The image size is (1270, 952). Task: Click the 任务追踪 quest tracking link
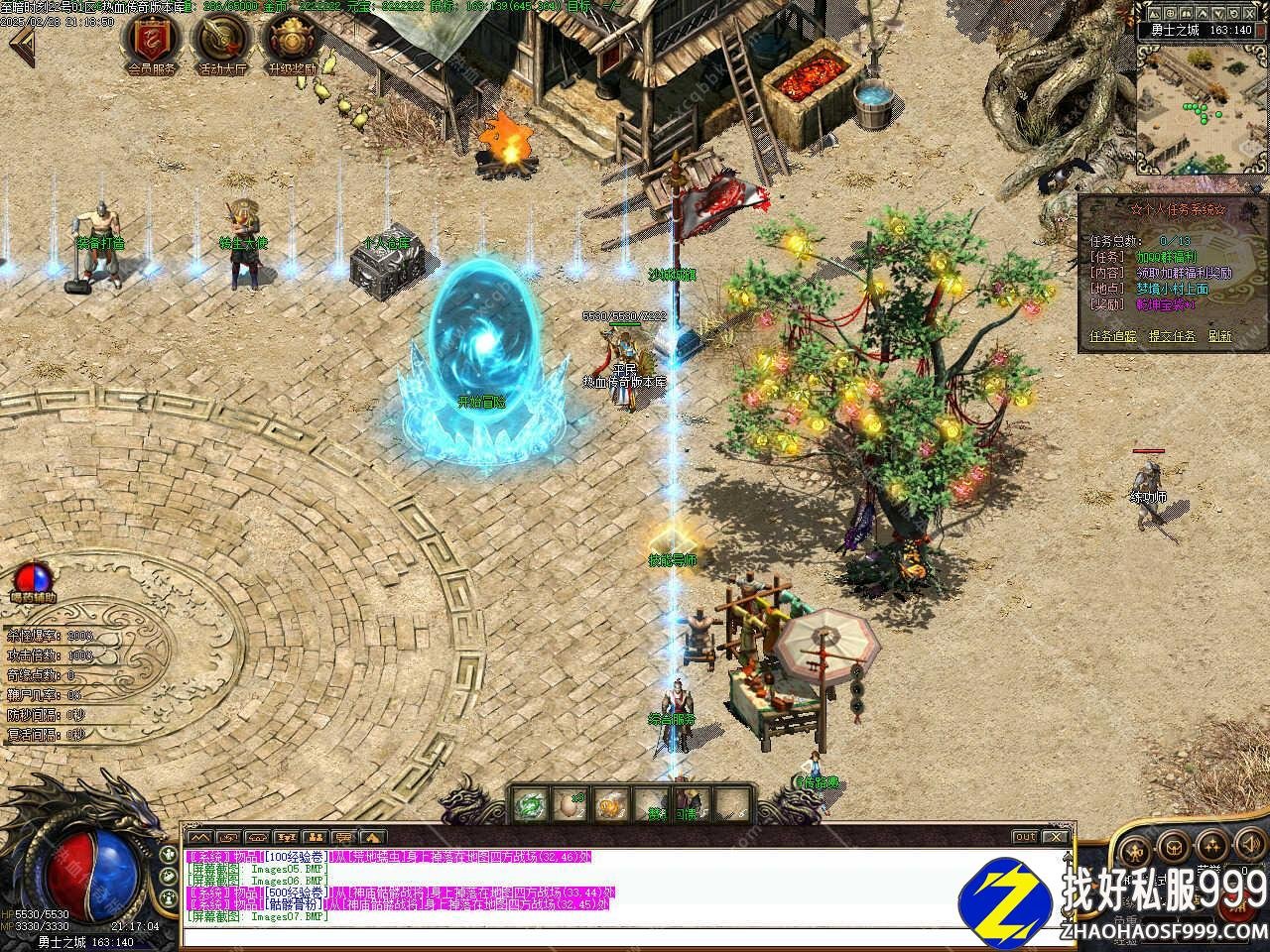[x=1113, y=337]
